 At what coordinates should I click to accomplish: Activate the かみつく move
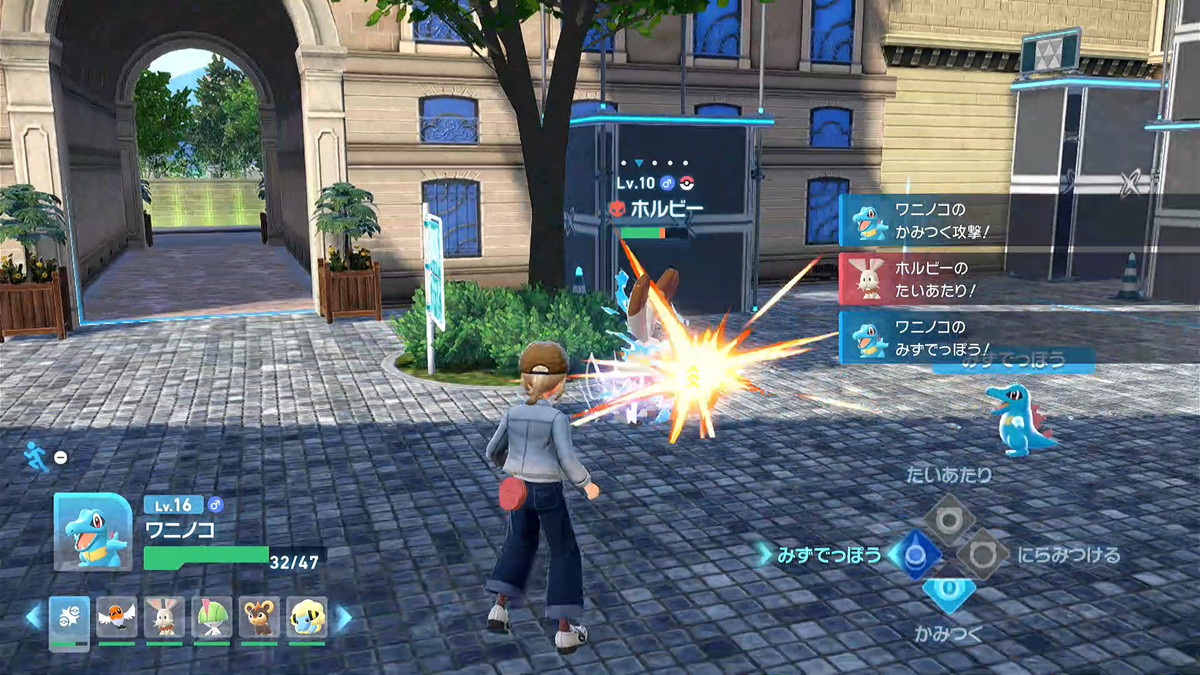click(948, 592)
